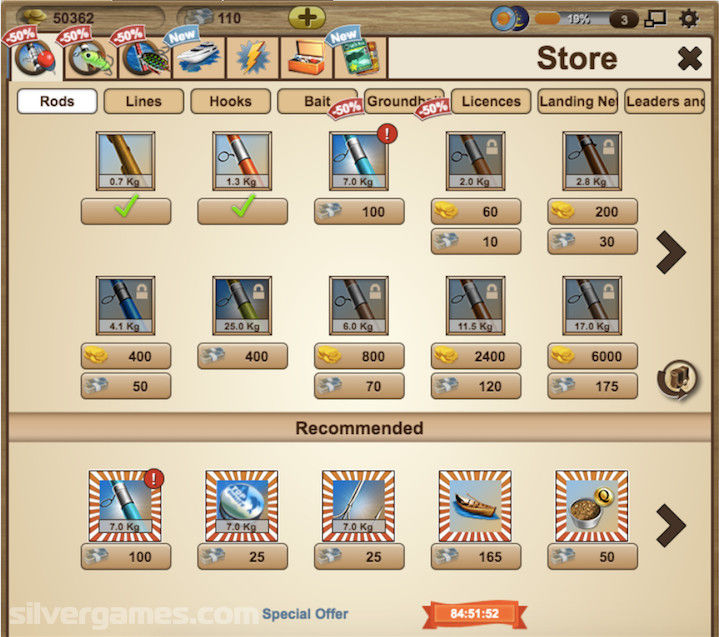Image resolution: width=719 pixels, height=637 pixels.
Task: Switch to the Lines category
Action: click(144, 101)
